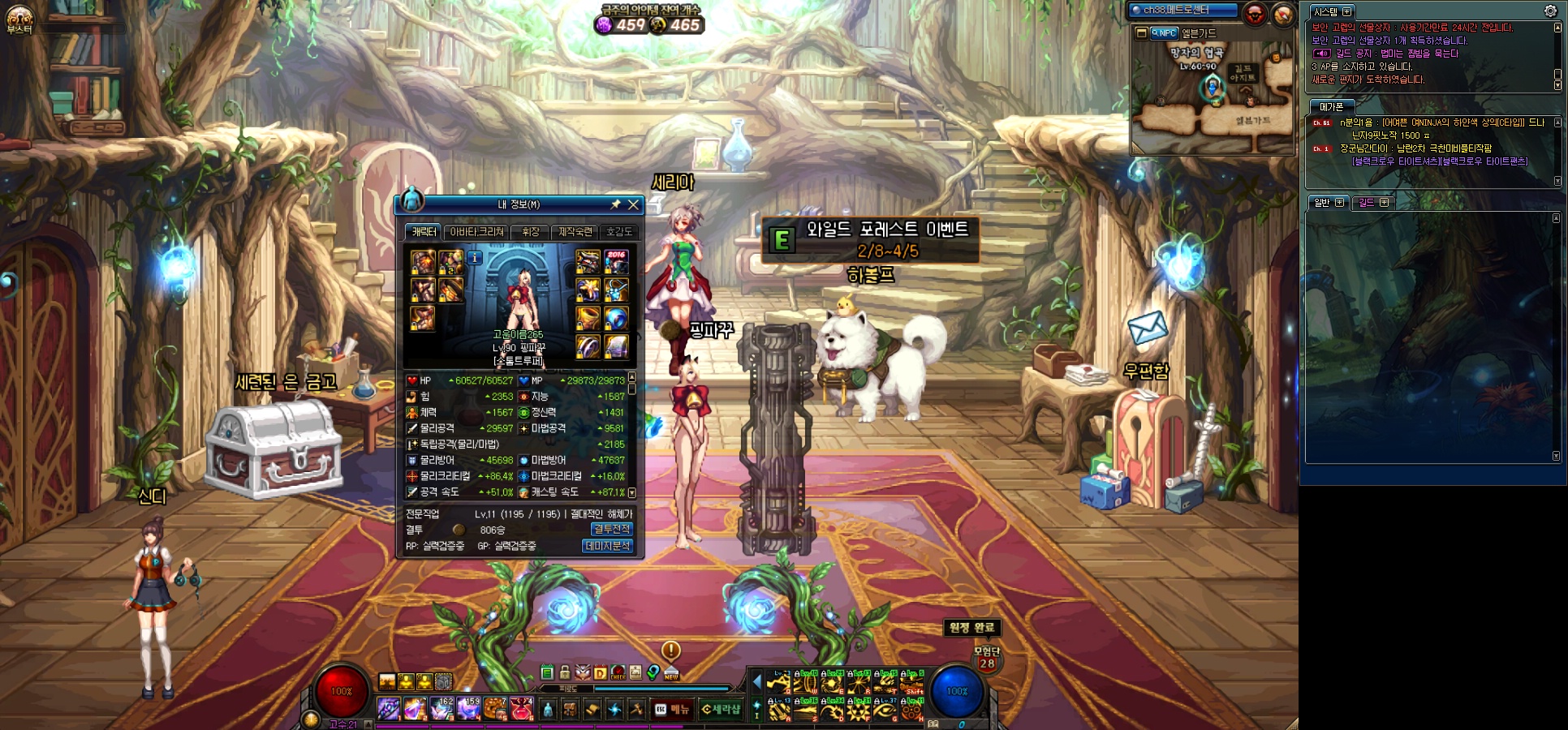1568x730 pixels.
Task: Show the 호감도 tab
Action: 619,232
